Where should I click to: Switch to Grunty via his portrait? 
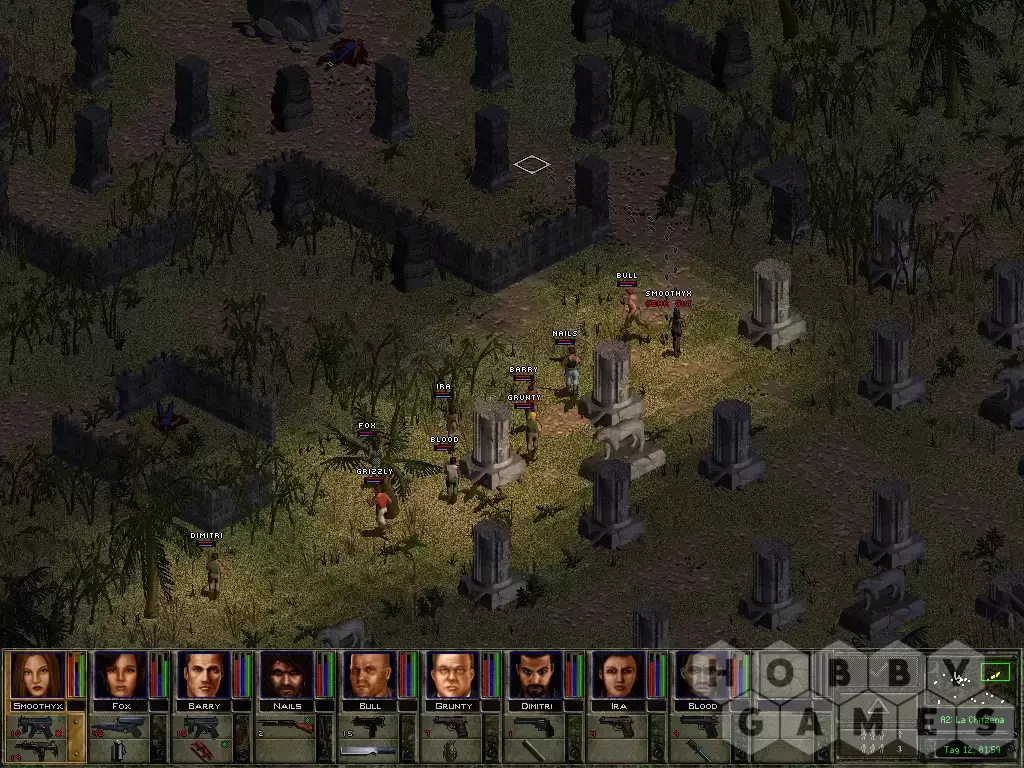[453, 676]
